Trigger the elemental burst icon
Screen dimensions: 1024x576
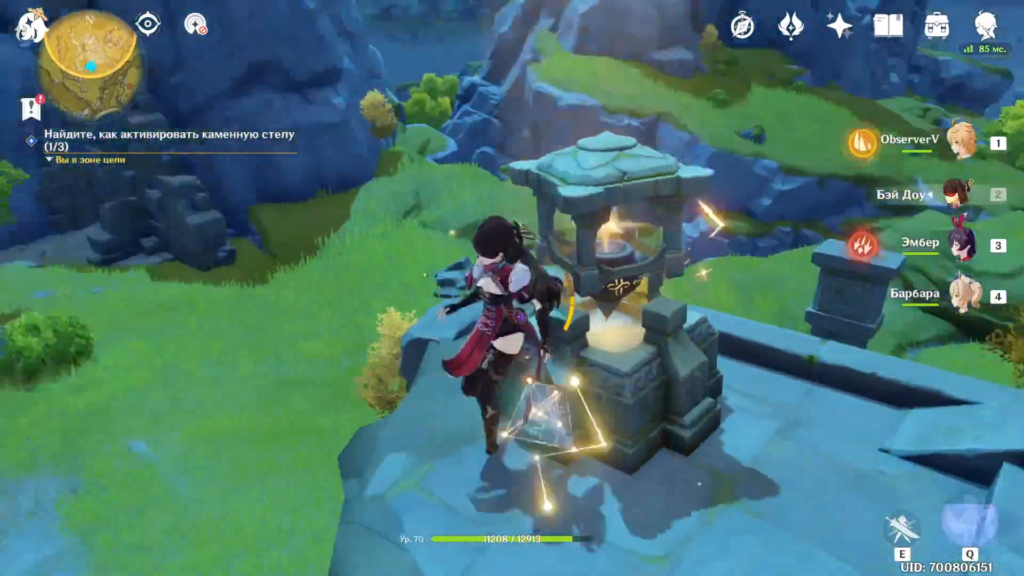pyautogui.click(x=968, y=524)
